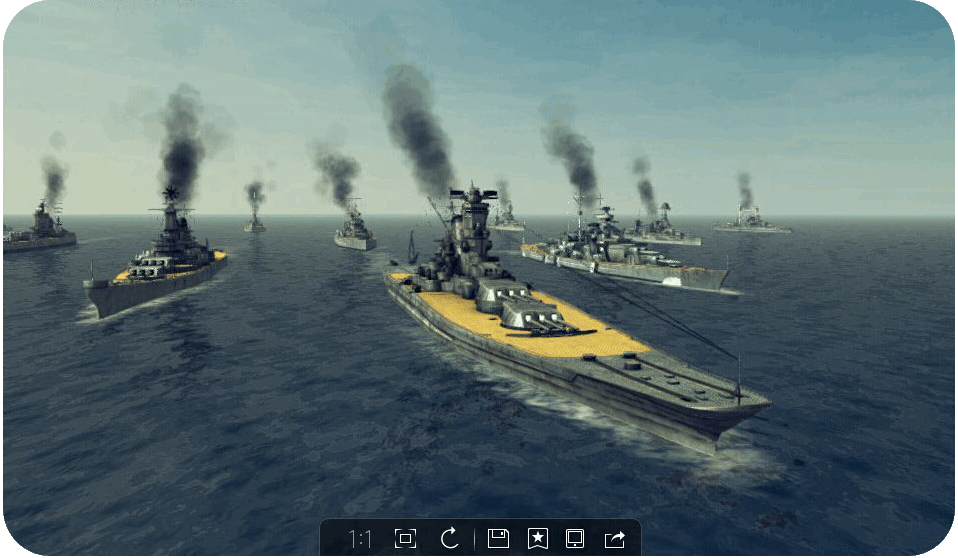Select the tablet device icon
Image resolution: width=958 pixels, height=558 pixels.
click(575, 539)
